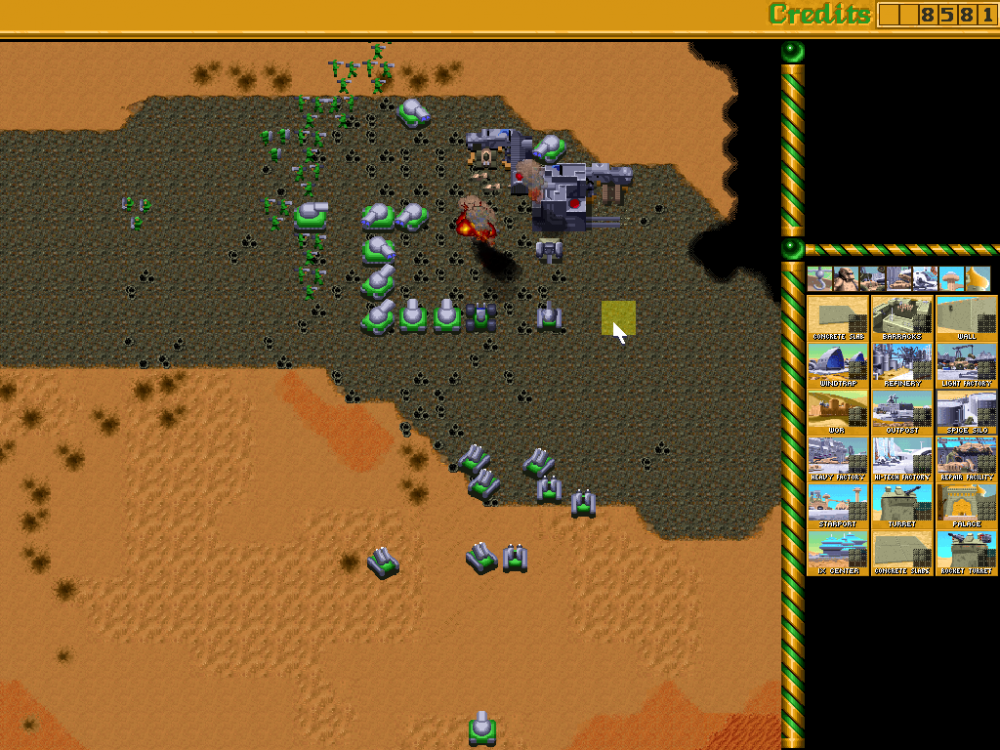Image resolution: width=1000 pixels, height=750 pixels.
Task: Choose the Turret defense icon
Action: (x=902, y=506)
